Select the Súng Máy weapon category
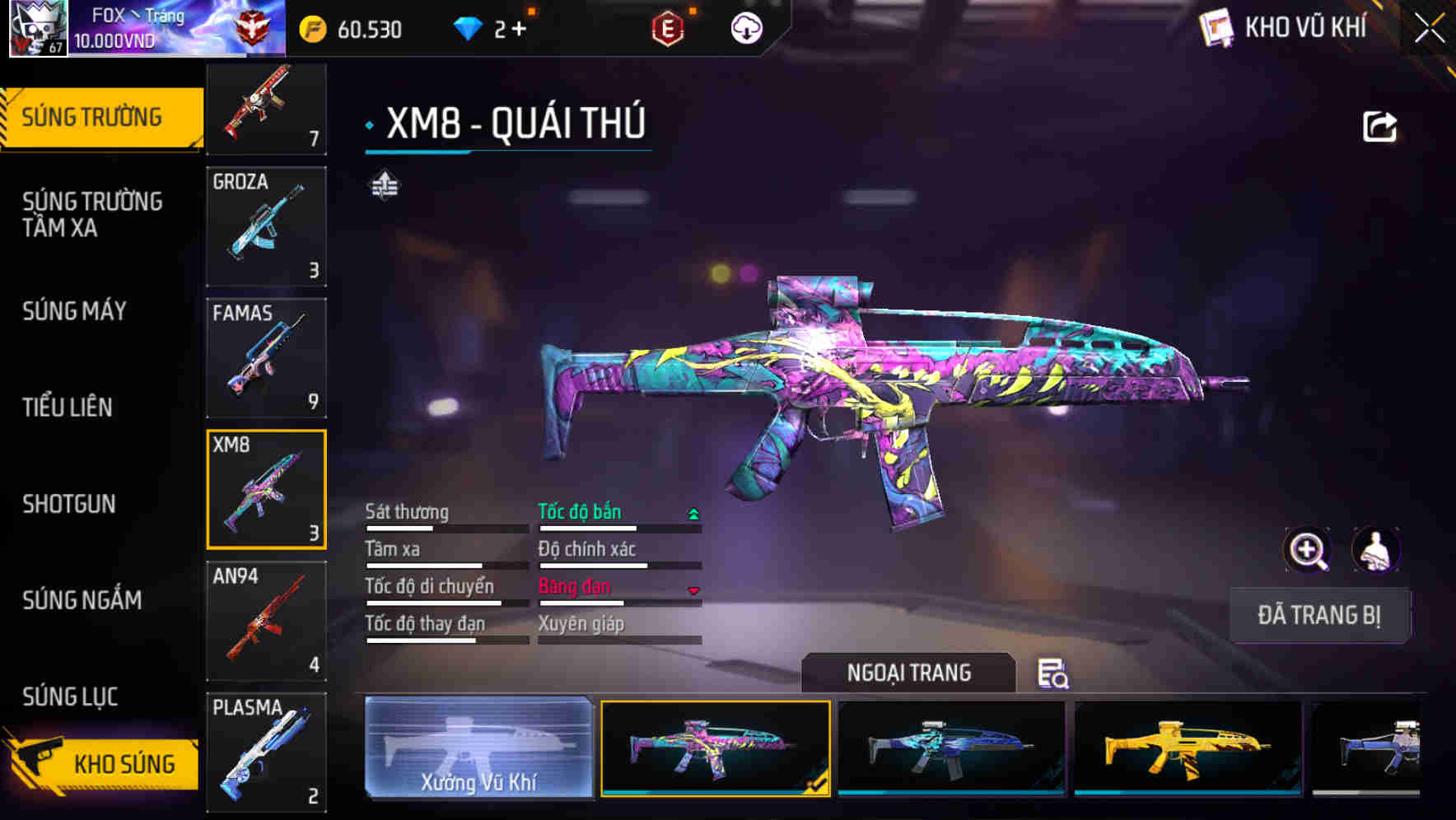The height and width of the screenshot is (820, 1456). click(74, 311)
